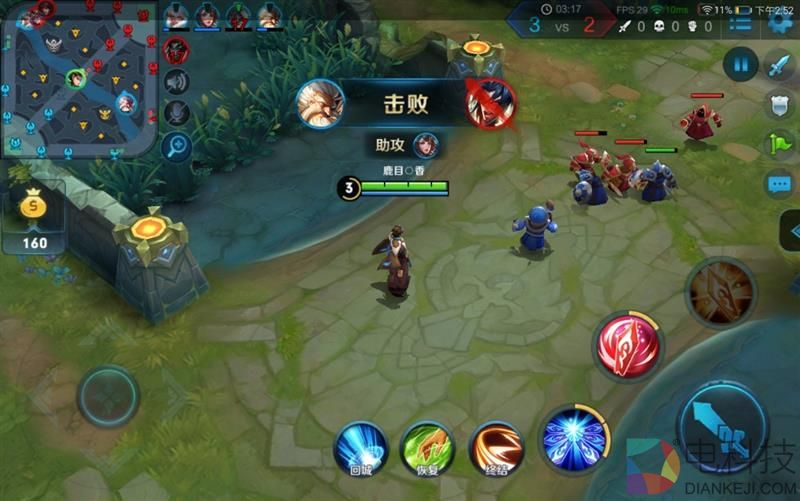Hit the large sword basic attack button
The height and width of the screenshot is (501, 800).
point(722,425)
